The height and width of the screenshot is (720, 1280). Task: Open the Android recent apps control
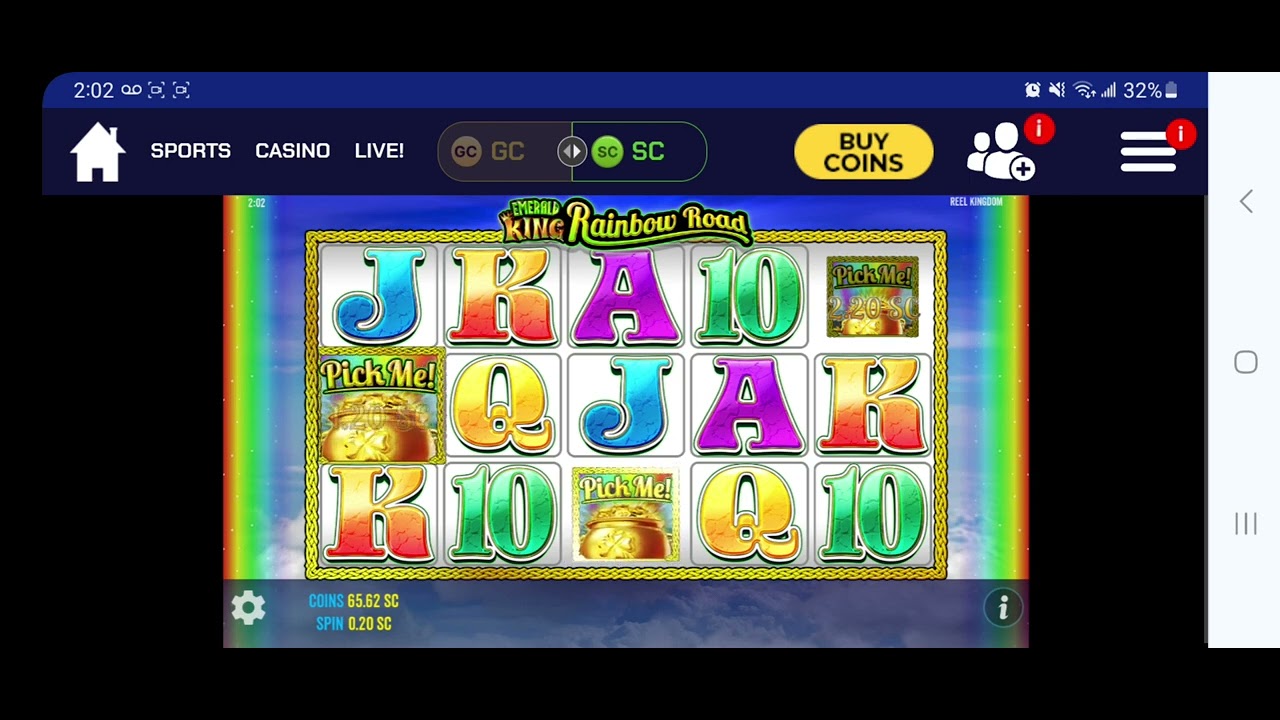(1244, 523)
